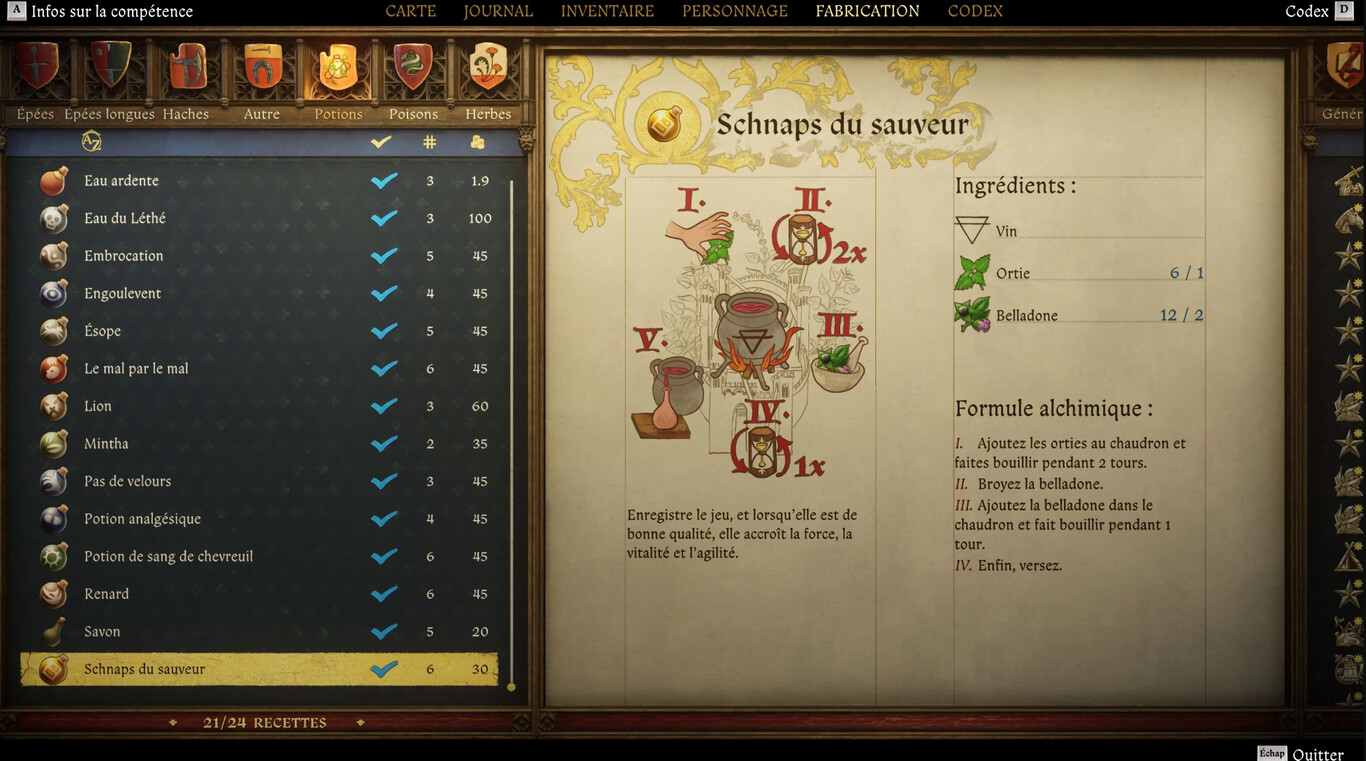Sort by ingredient count with the # icon

pos(429,141)
